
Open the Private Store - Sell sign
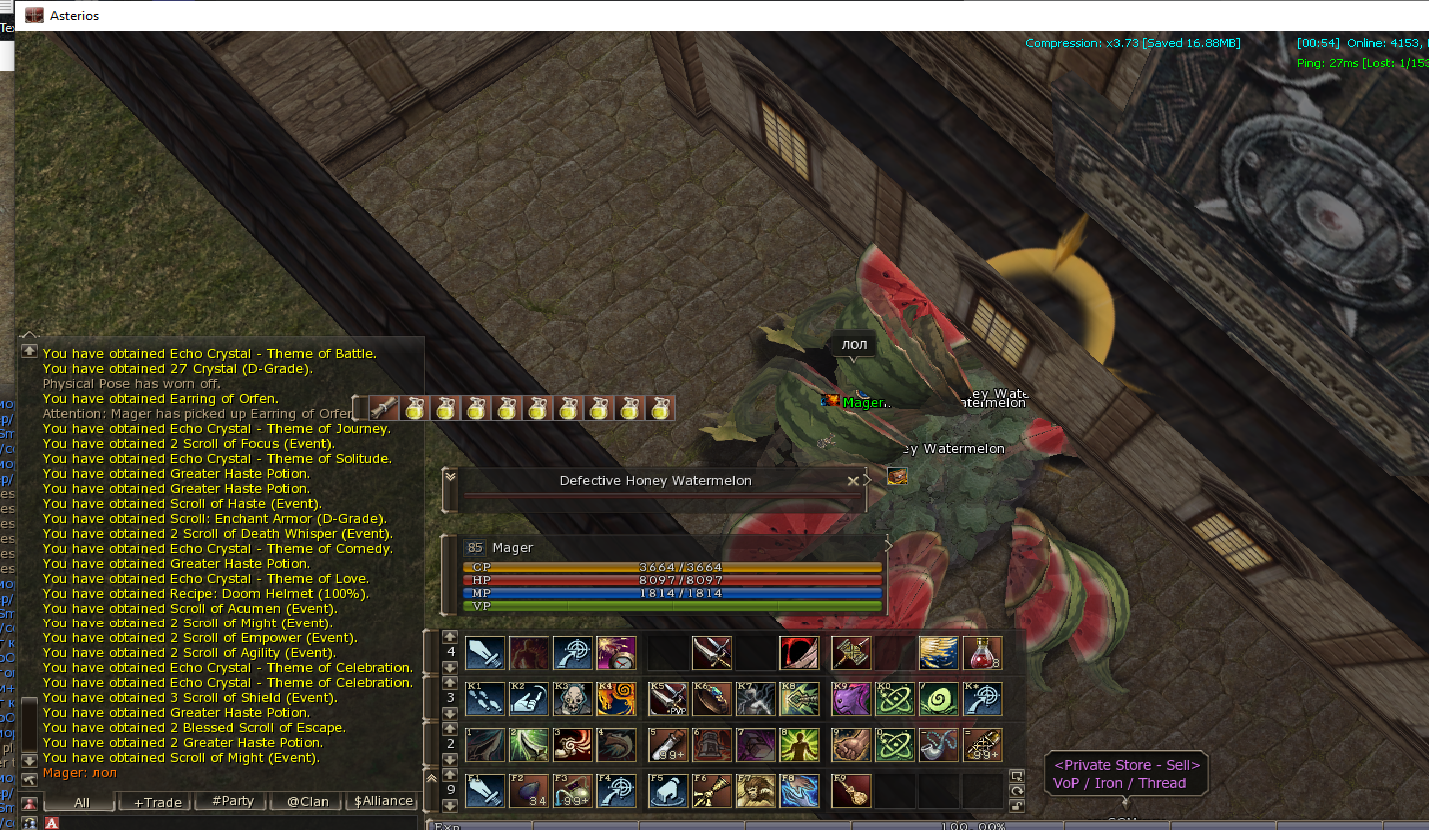[x=1125, y=774]
